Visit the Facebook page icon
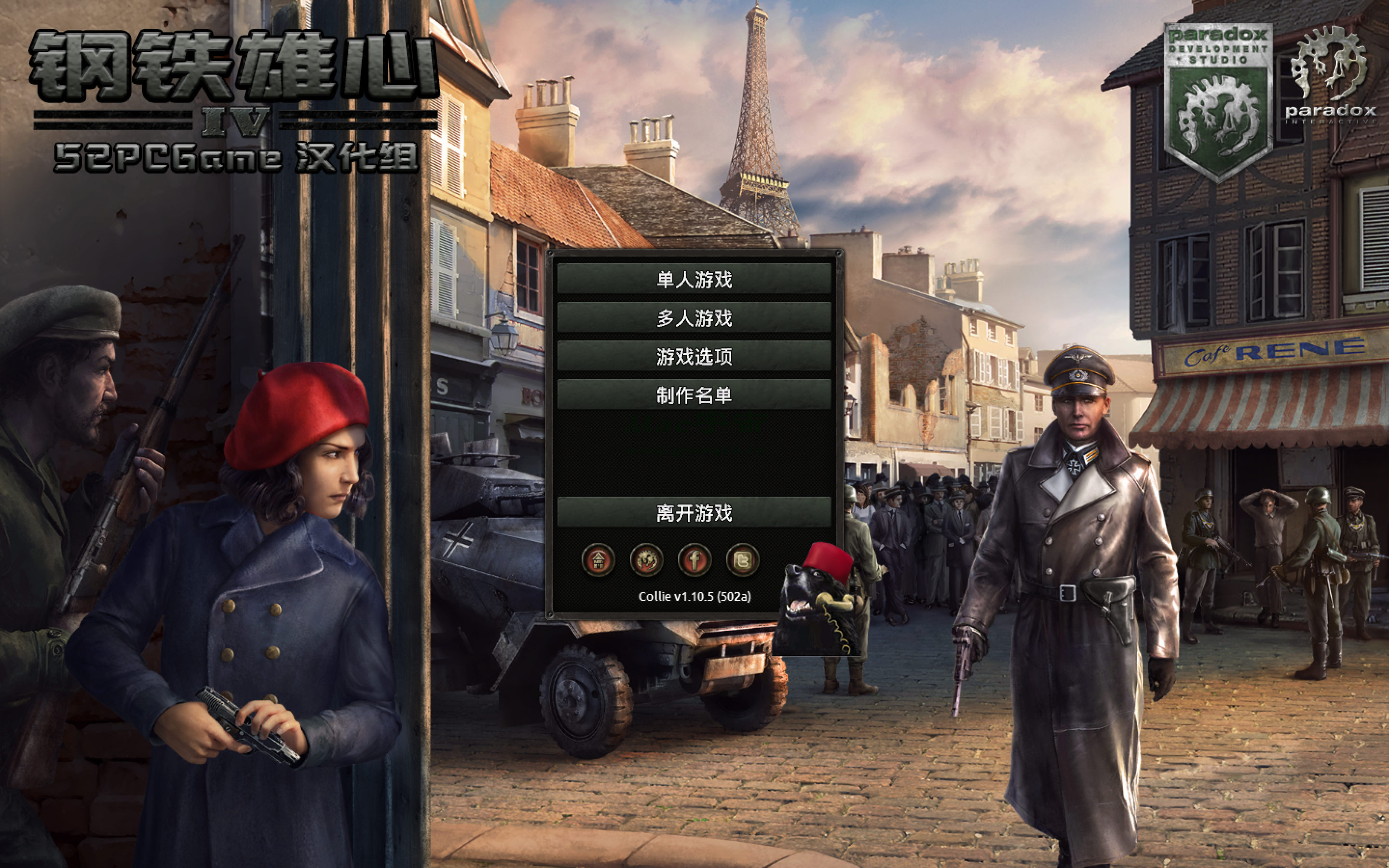1389x868 pixels. pos(694,560)
